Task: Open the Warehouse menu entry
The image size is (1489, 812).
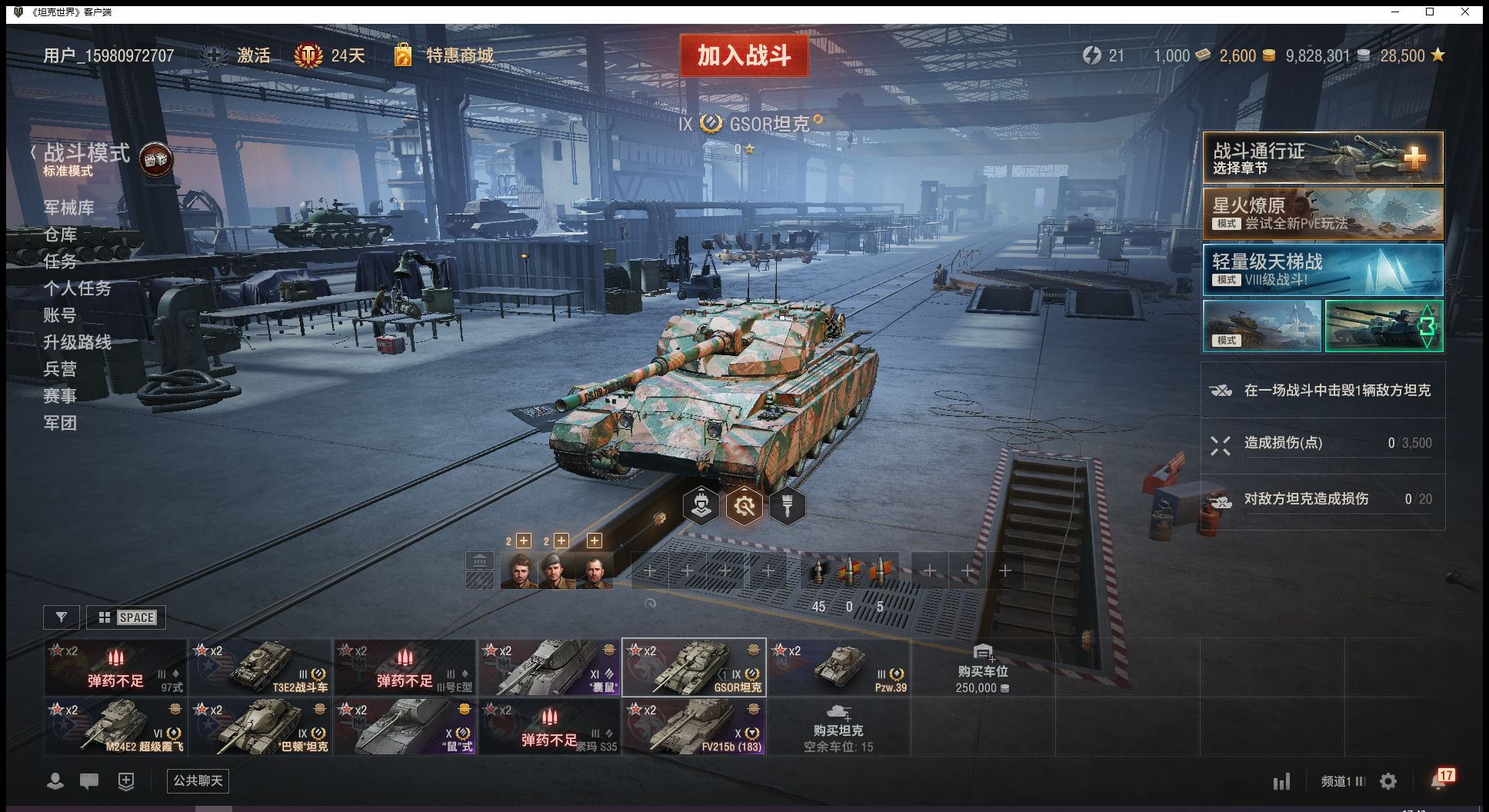Action: pos(60,235)
